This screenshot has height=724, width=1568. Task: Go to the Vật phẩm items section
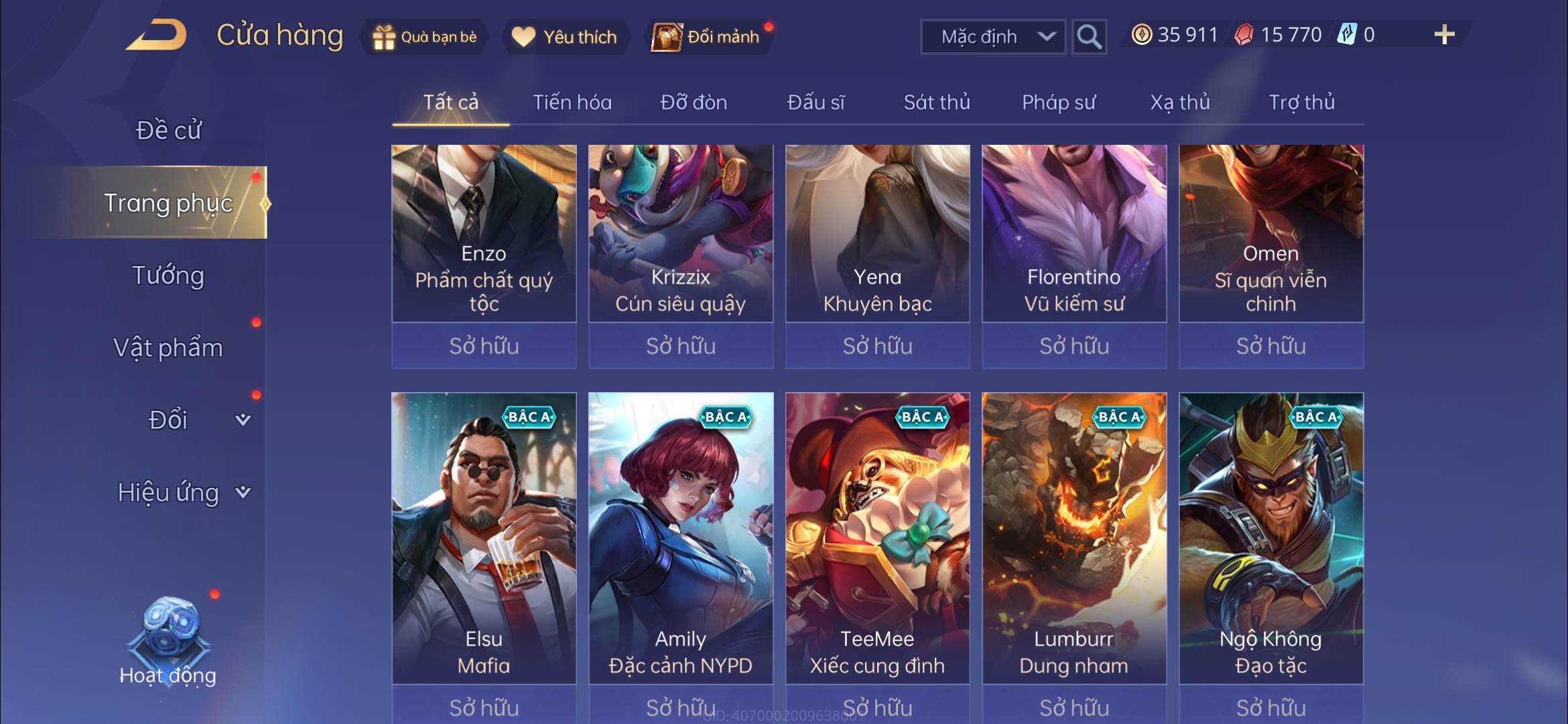(x=168, y=348)
